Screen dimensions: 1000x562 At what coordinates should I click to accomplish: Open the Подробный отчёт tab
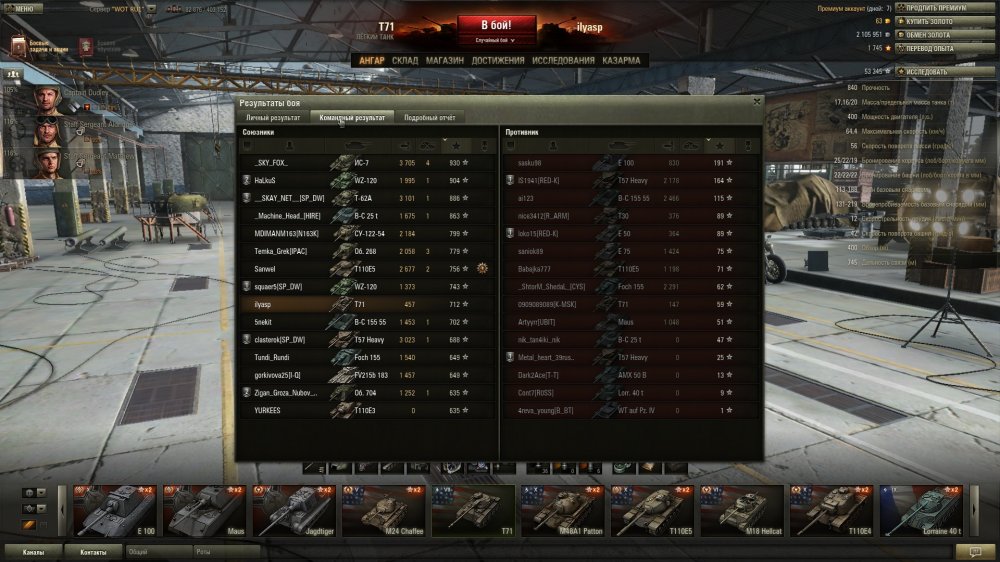tap(429, 118)
